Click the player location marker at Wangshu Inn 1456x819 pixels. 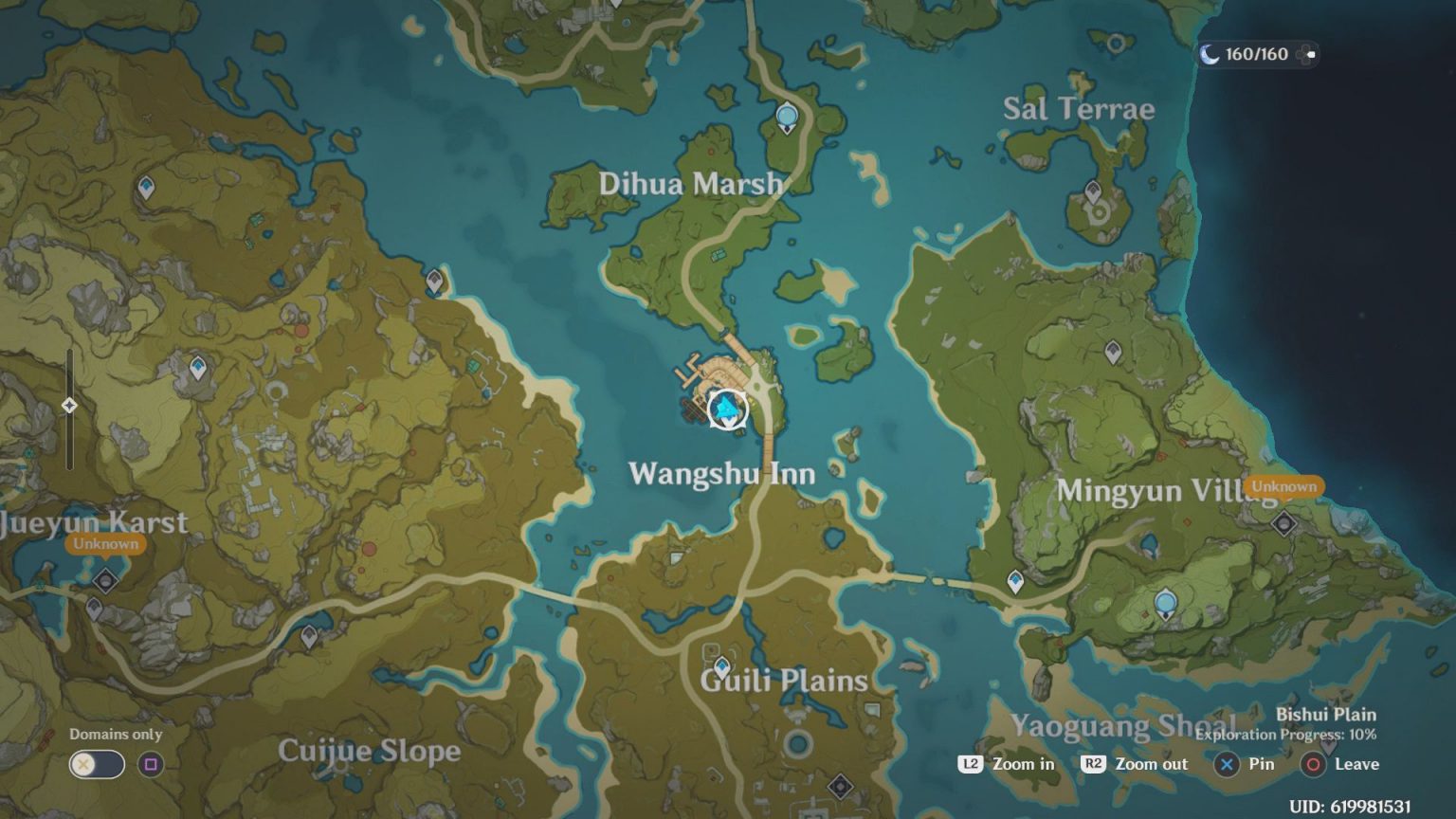[727, 409]
